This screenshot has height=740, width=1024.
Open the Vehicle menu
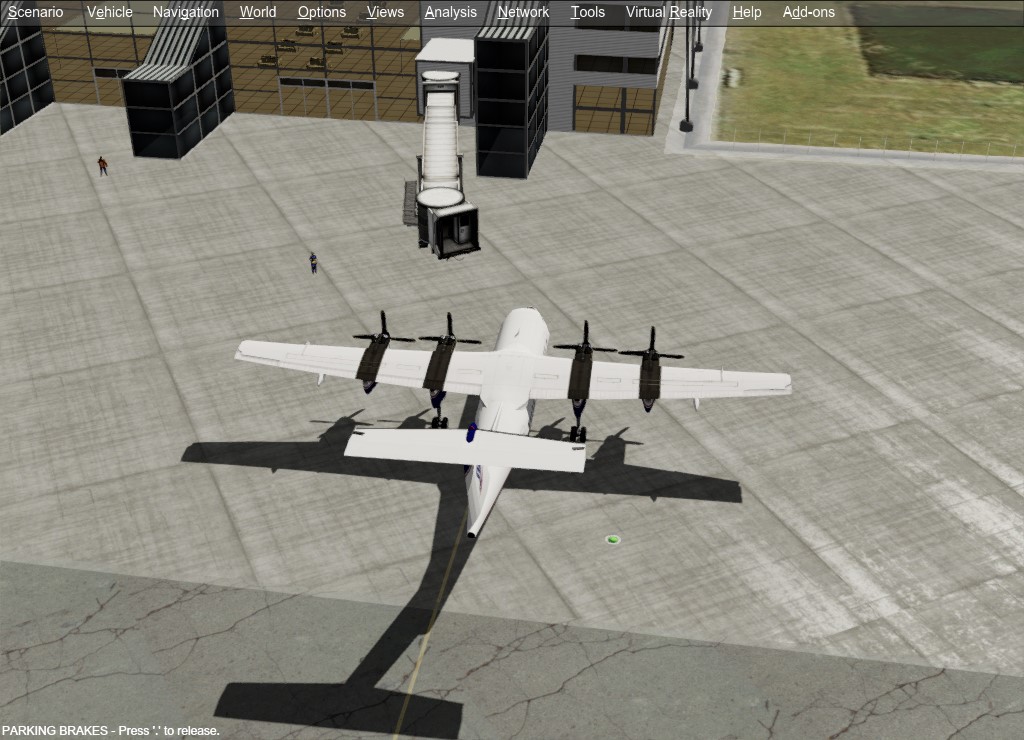(x=109, y=12)
